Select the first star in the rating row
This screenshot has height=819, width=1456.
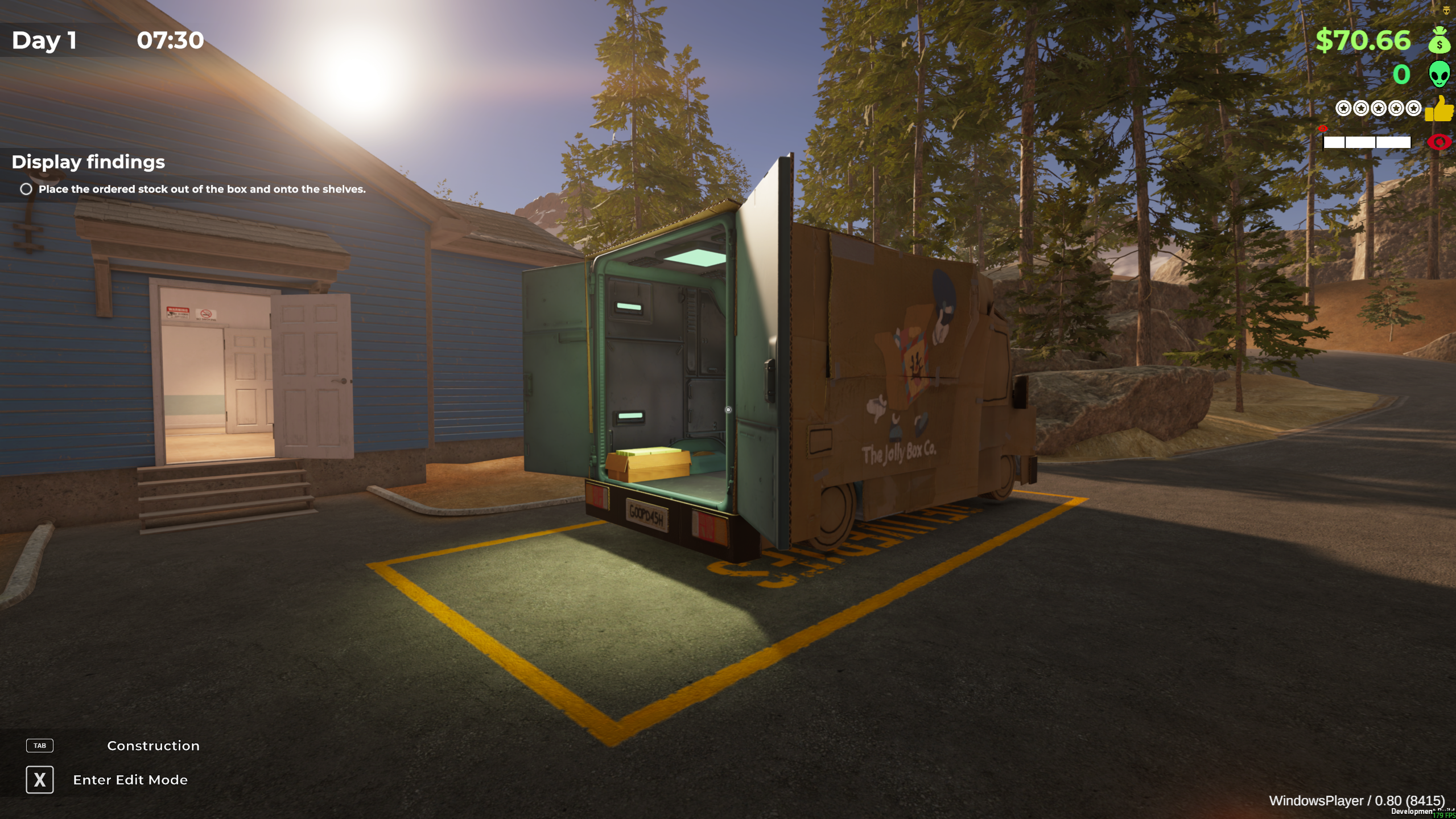[1343, 109]
